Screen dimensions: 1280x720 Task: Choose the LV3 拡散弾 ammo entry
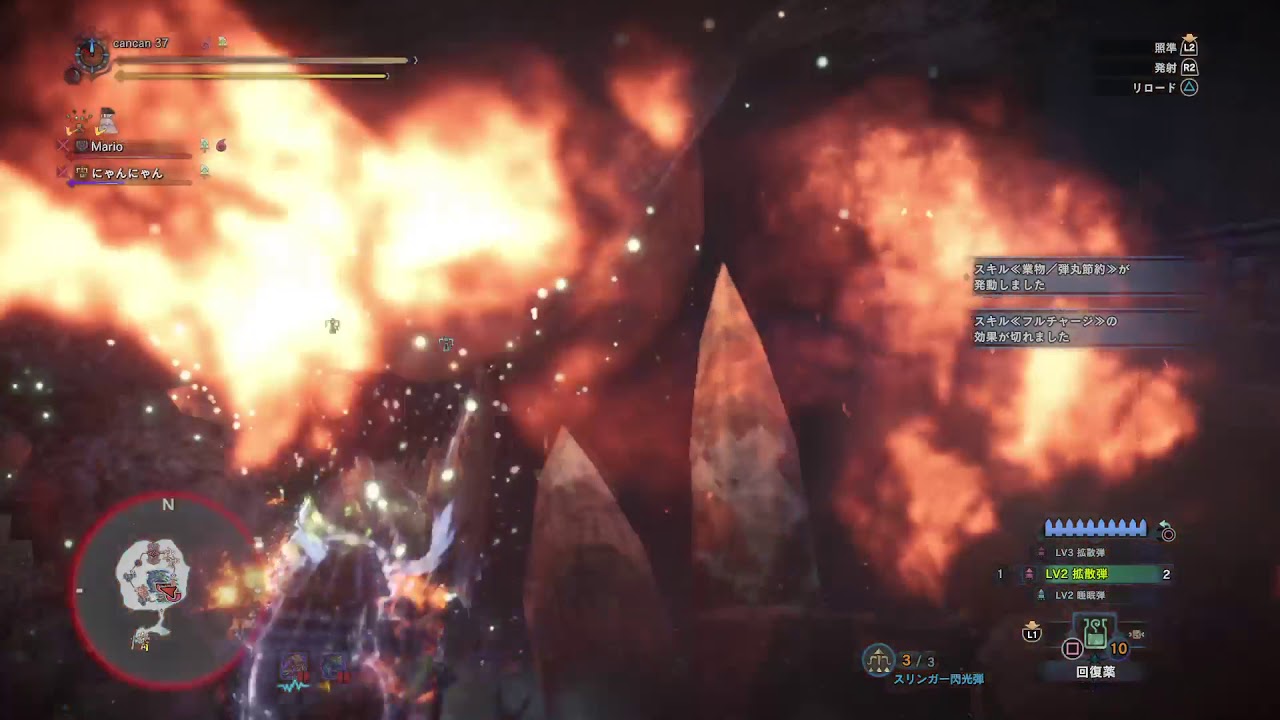[x=1080, y=552]
